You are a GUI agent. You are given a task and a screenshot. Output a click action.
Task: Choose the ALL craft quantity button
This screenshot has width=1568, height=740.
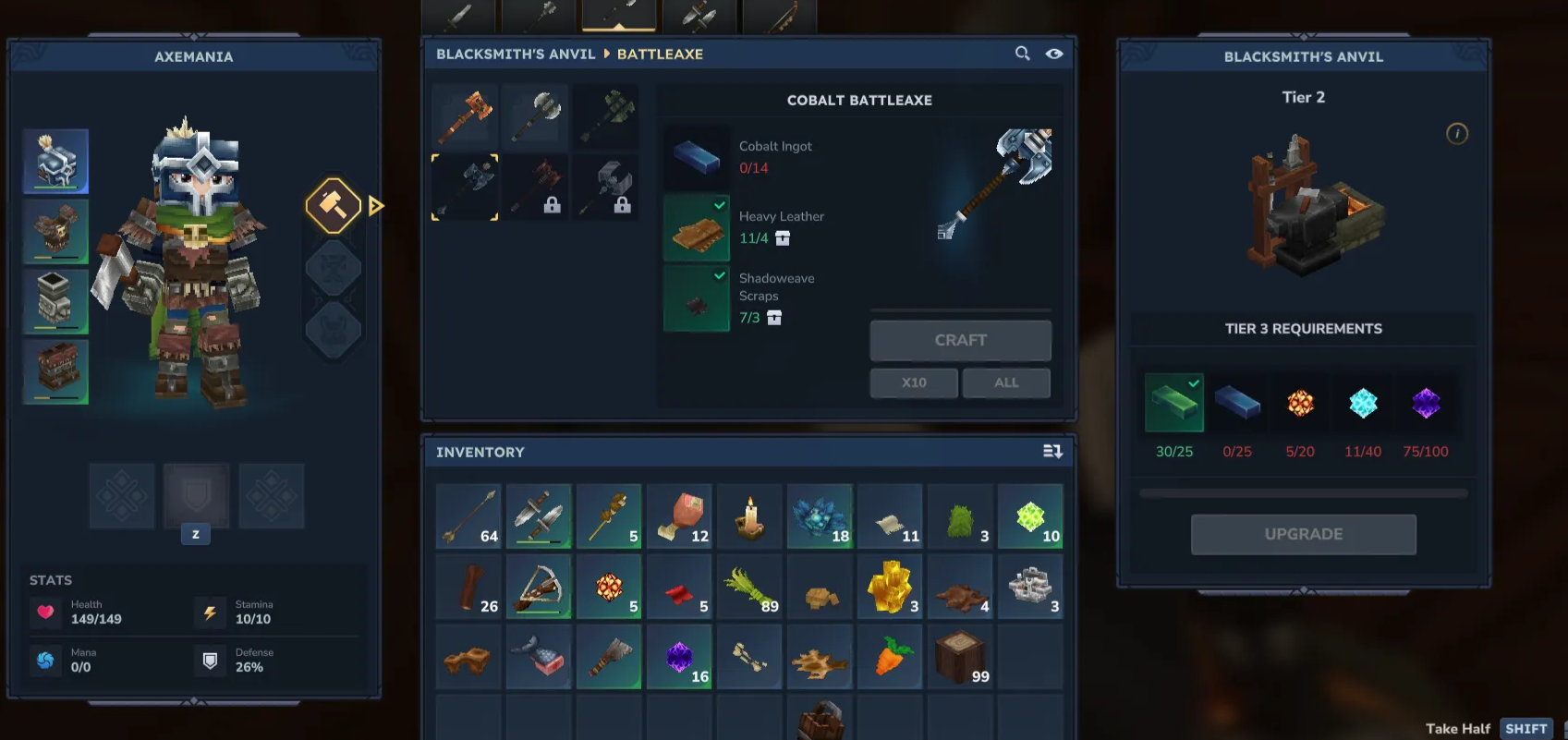coord(1006,382)
